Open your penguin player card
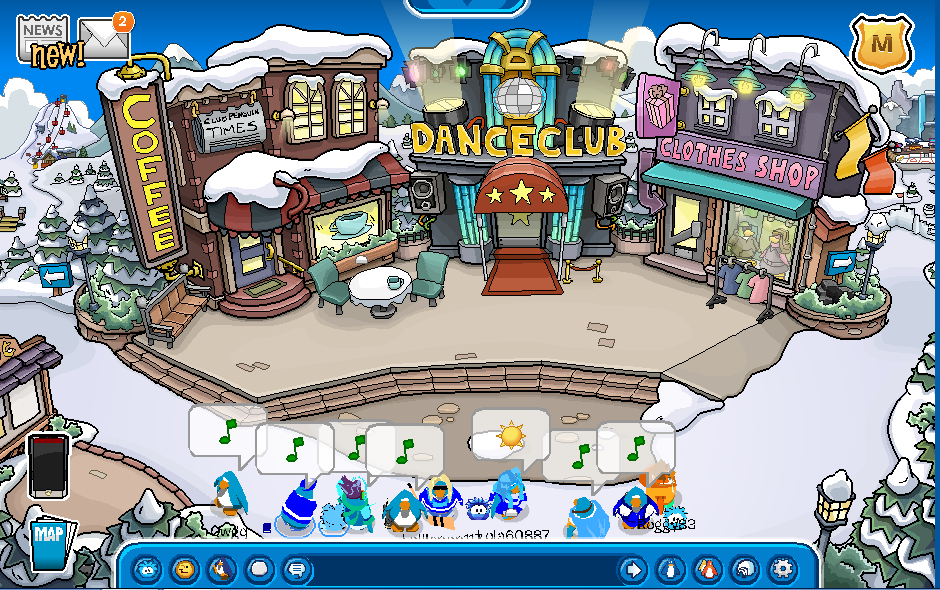The height and width of the screenshot is (590, 940). click(669, 570)
